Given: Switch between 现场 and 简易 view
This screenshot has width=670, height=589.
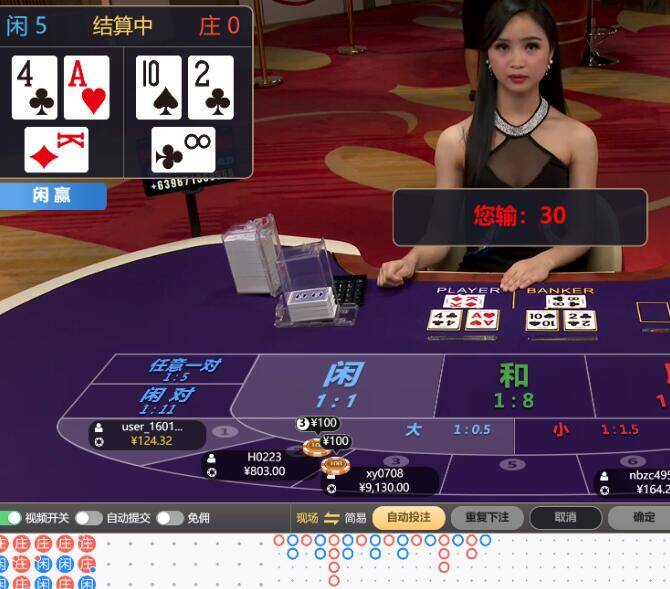Looking at the screenshot, I should pos(332,517).
